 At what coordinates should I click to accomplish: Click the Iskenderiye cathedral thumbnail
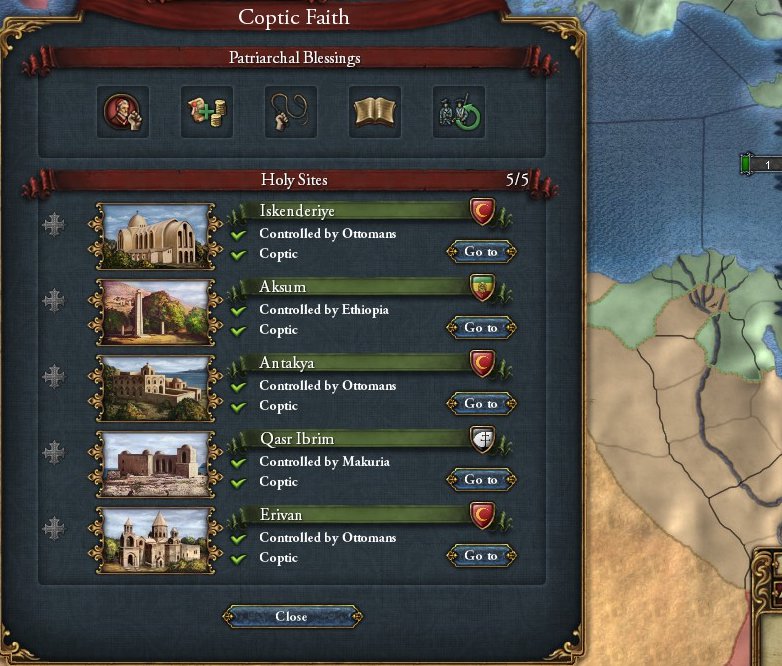[x=155, y=238]
